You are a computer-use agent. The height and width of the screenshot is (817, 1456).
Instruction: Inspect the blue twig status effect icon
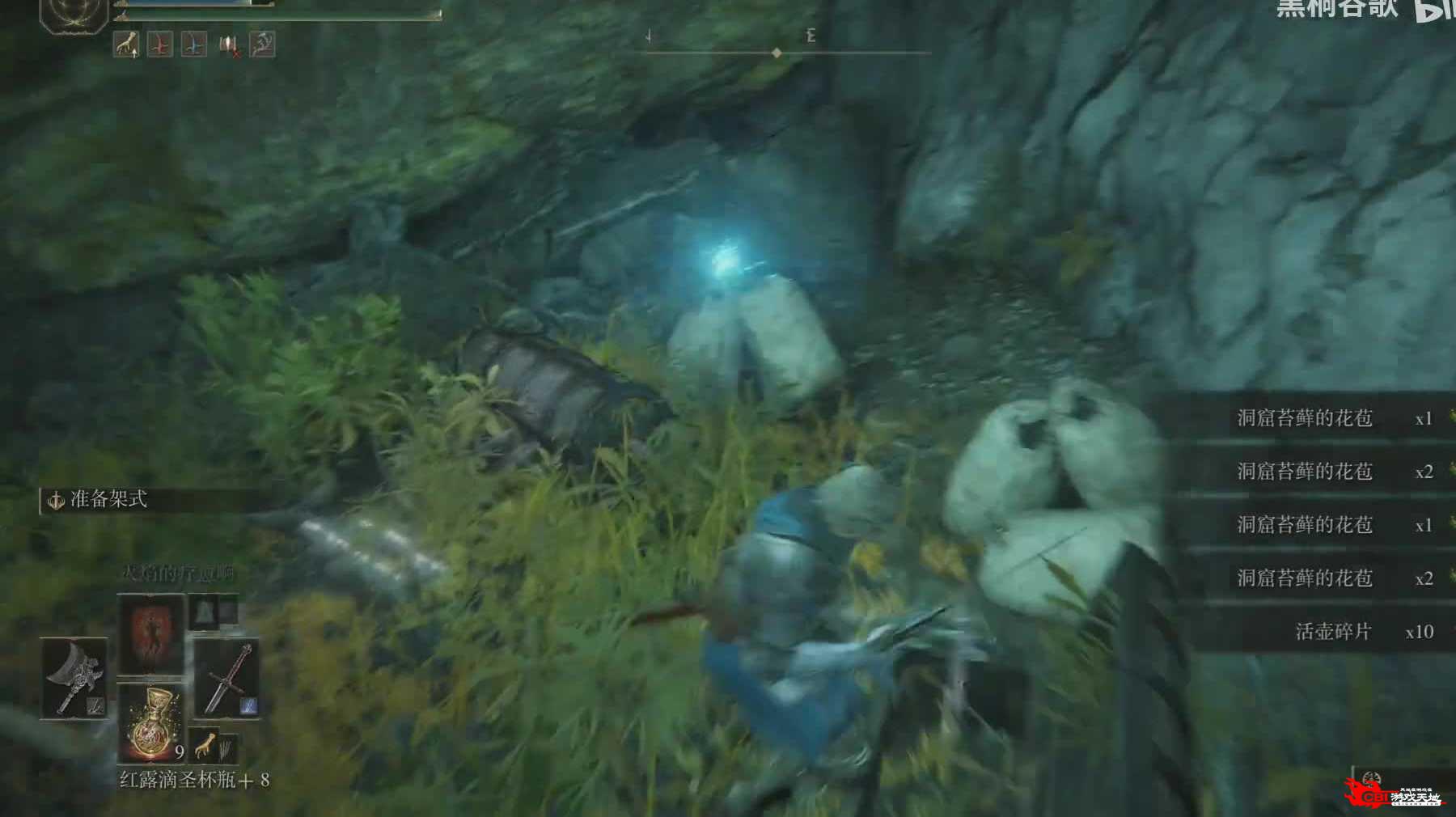tap(193, 44)
